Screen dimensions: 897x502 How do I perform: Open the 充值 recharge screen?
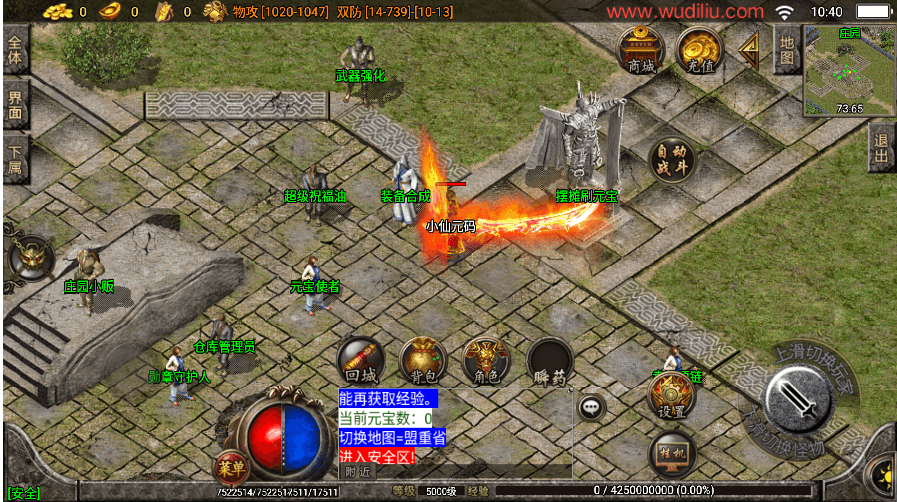point(699,49)
